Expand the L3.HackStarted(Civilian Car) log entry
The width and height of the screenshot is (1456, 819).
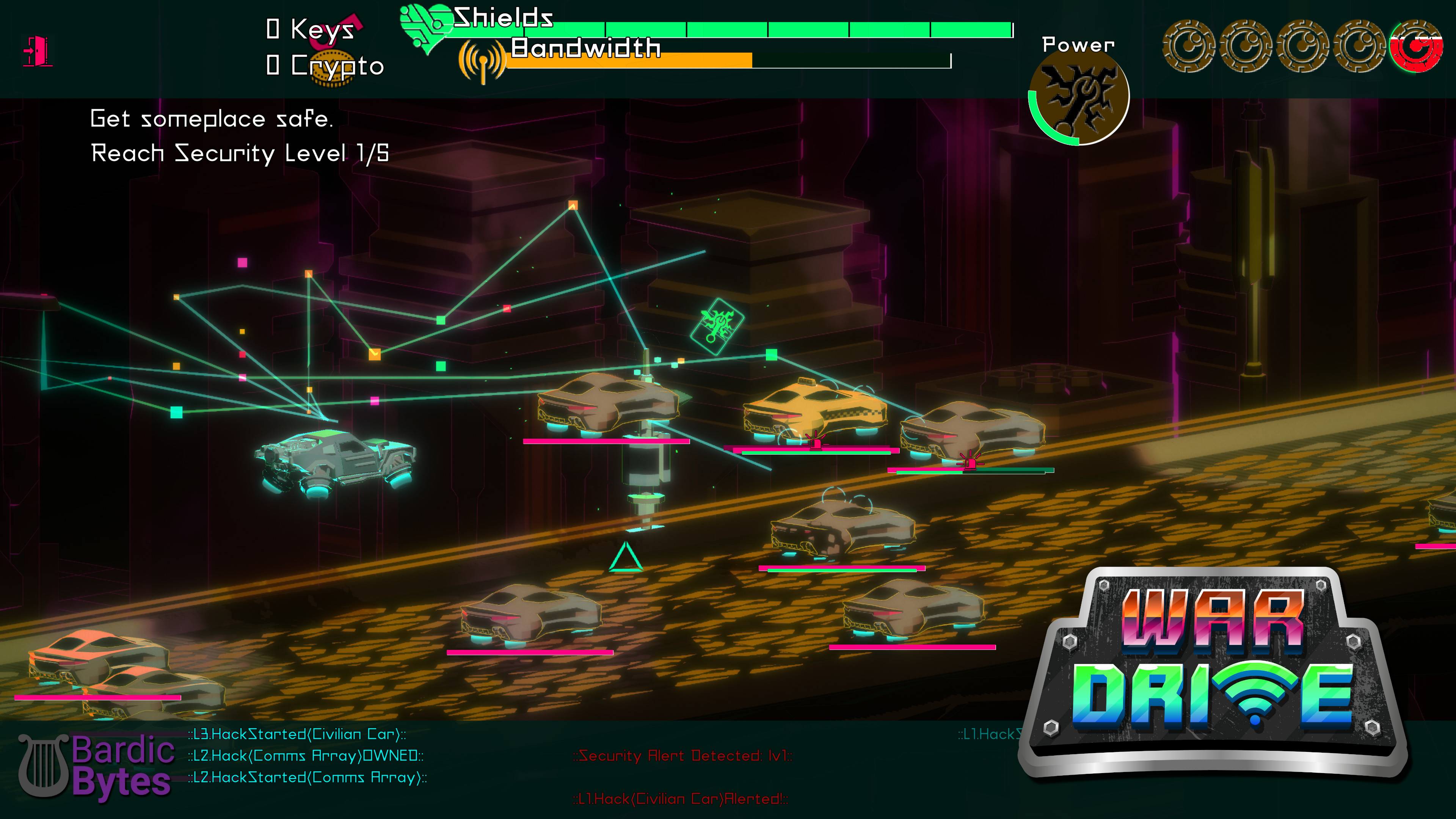pos(296,734)
